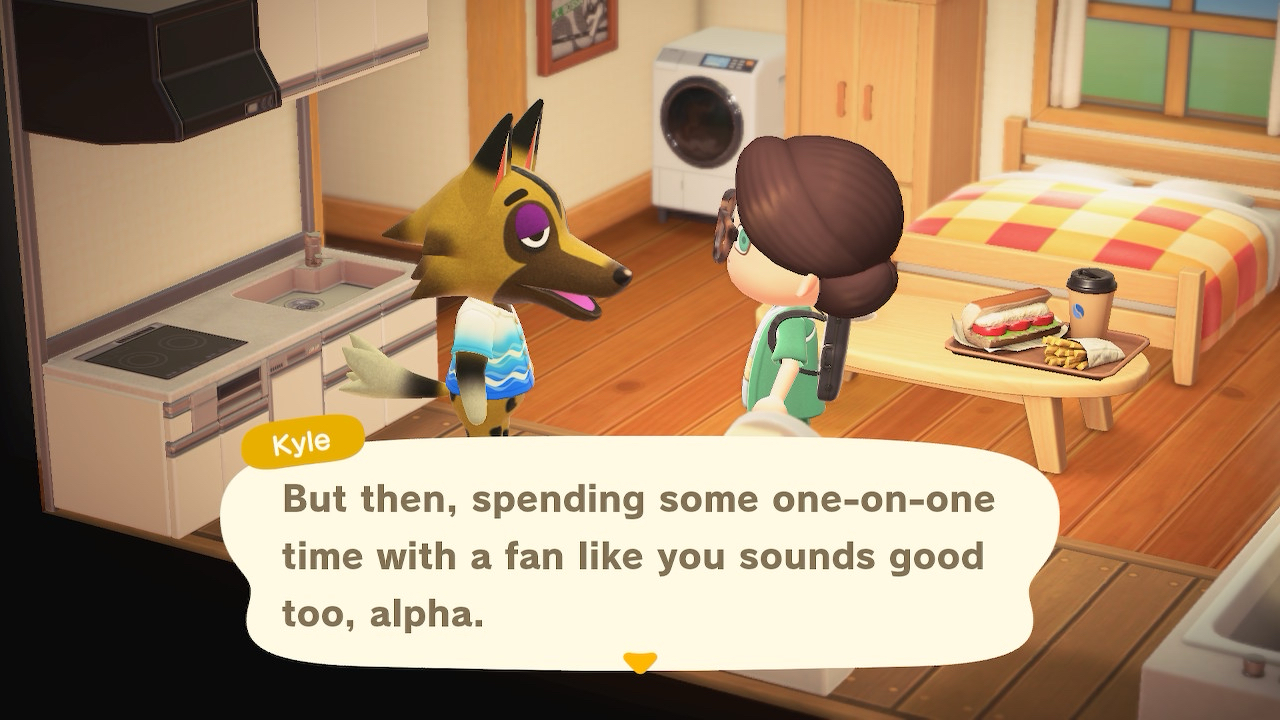Advance dialogue with the yellow continue arrow
The image size is (1280, 720).
coord(640,662)
